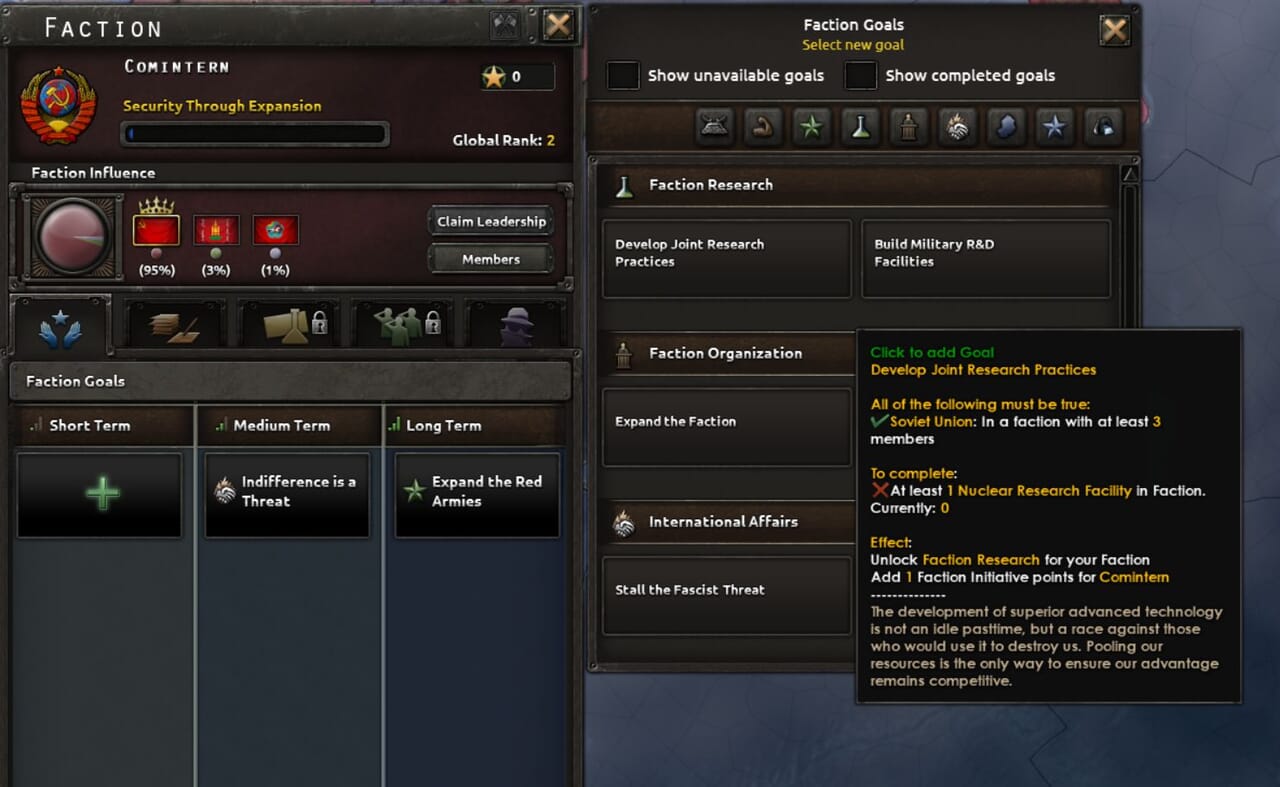Select the Indifference is a Threat goal

287,495
